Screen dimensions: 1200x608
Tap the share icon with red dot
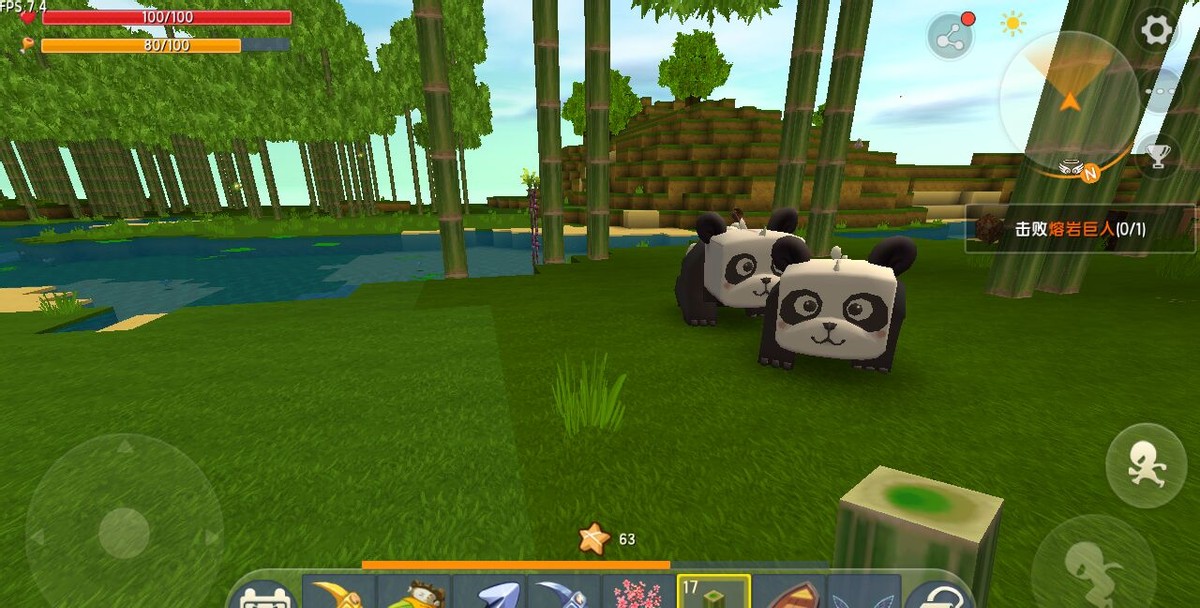949,37
